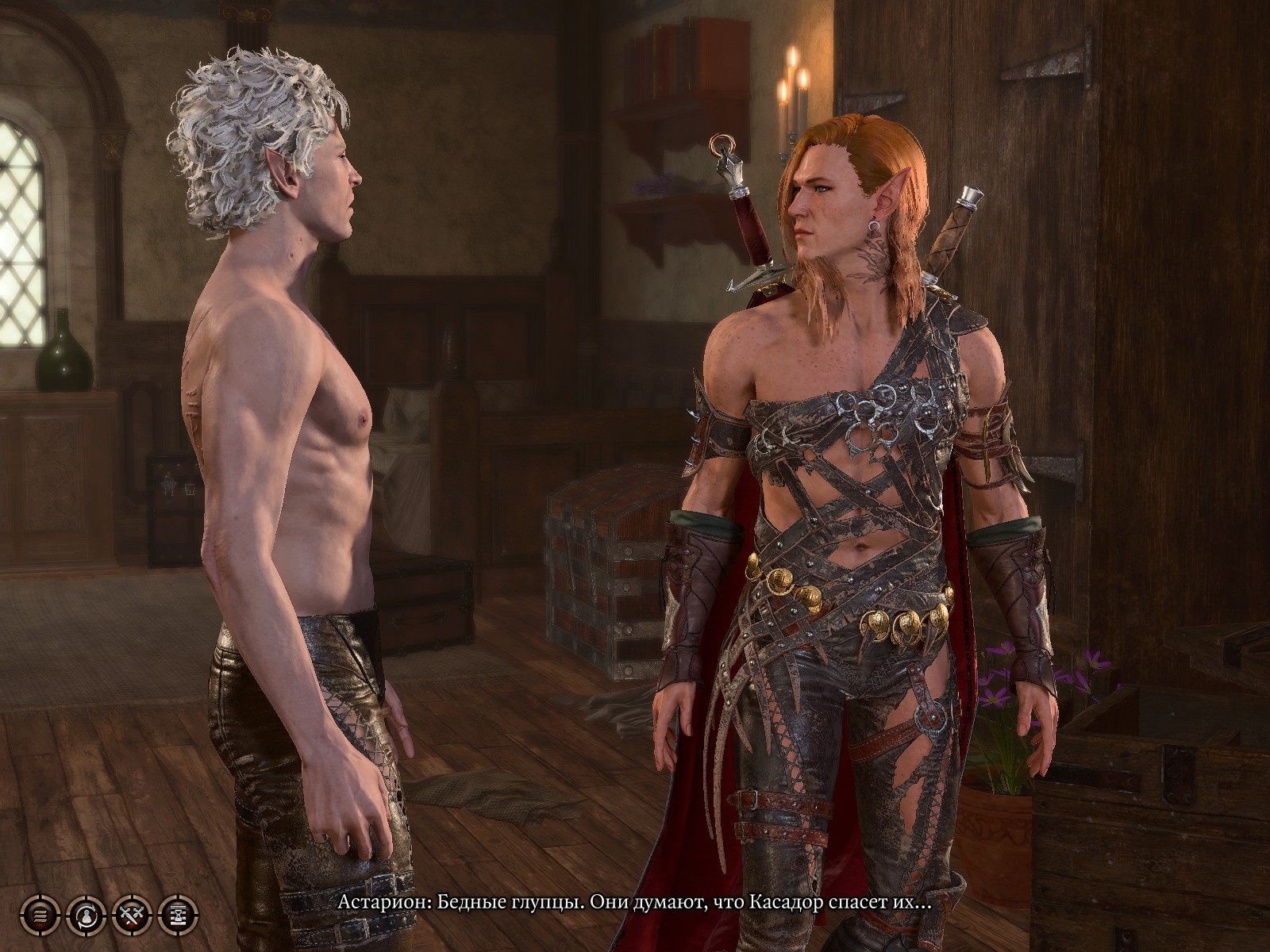The image size is (1270, 952).
Task: Click the character swap icon with circling arrows
Action: click(x=86, y=916)
